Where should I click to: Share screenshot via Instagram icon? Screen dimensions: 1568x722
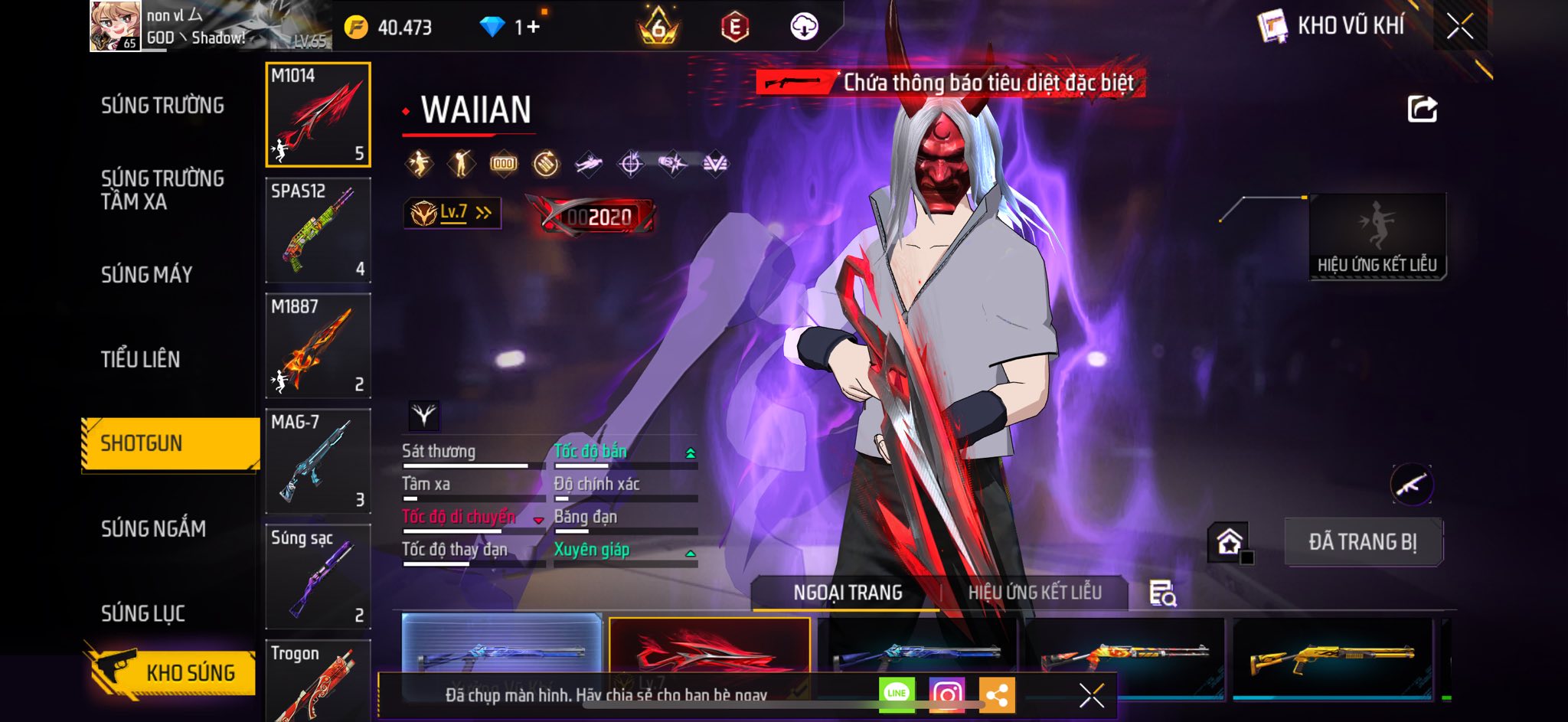coord(946,694)
